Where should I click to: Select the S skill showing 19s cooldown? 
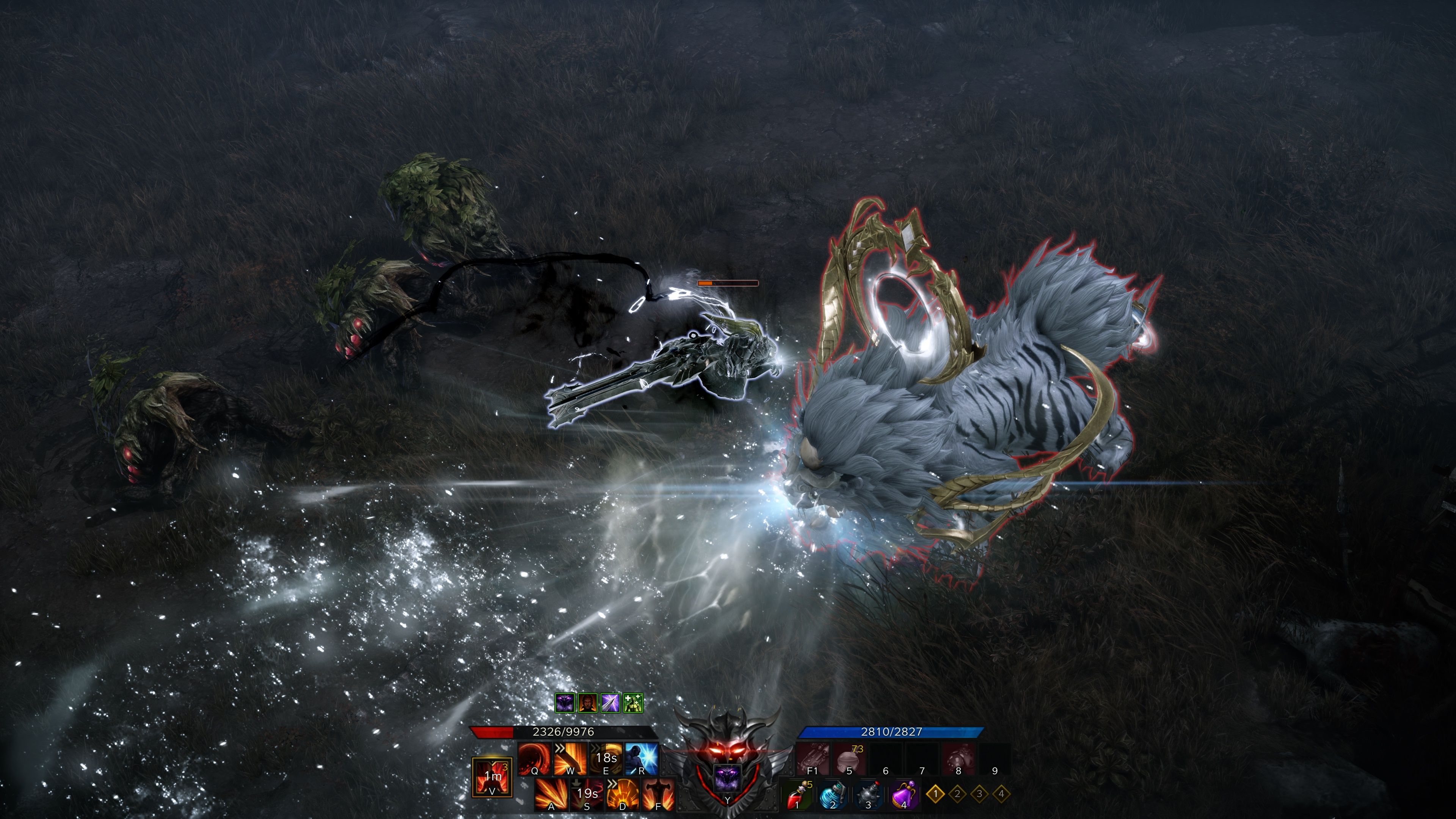587,794
